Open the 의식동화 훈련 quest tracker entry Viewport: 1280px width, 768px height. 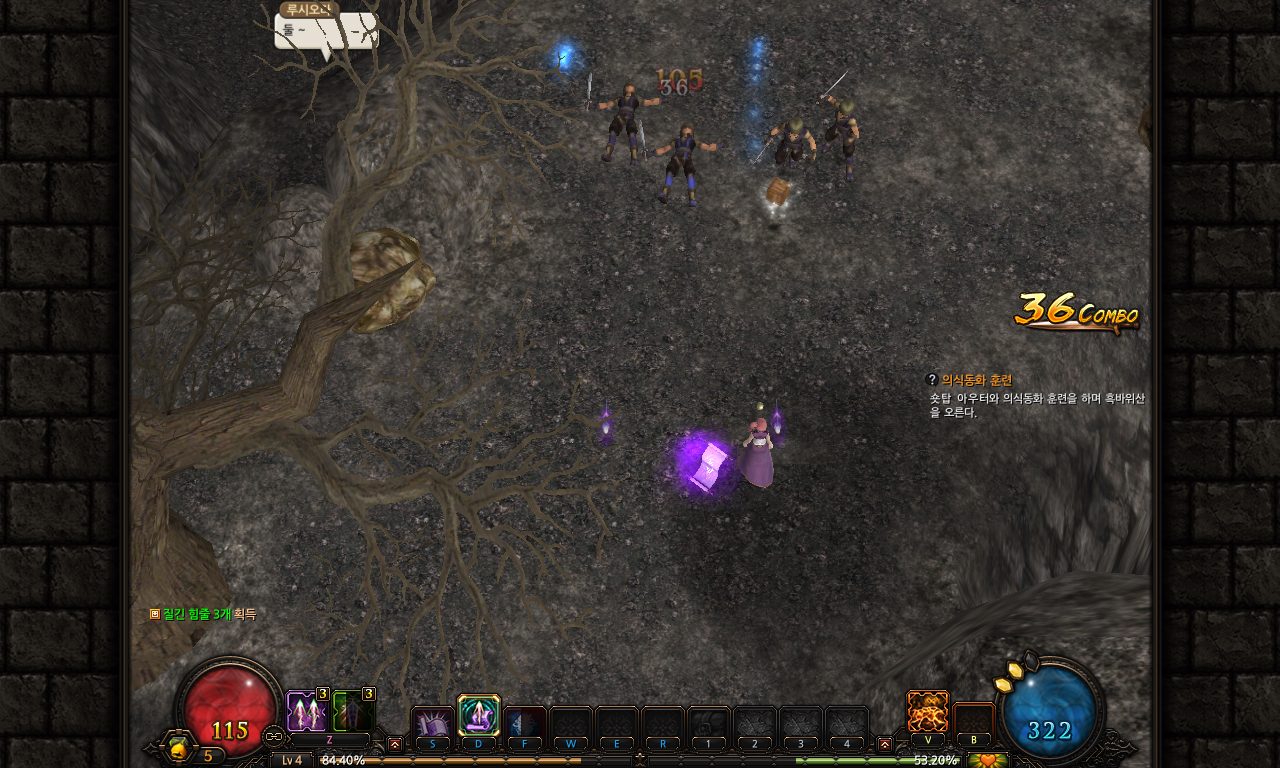(976, 380)
